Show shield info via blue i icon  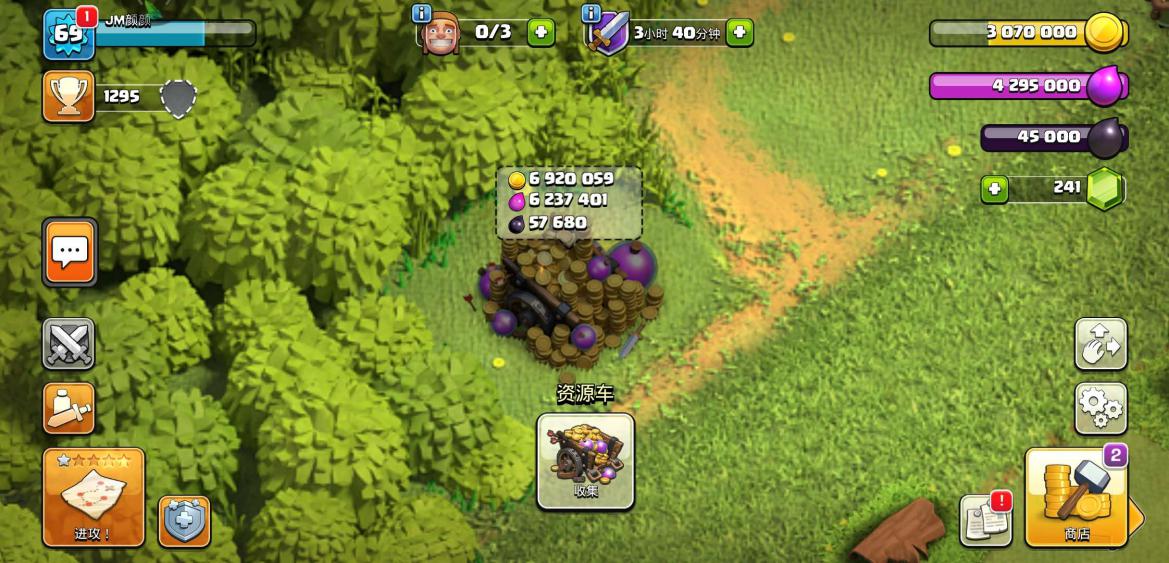pyautogui.click(x=591, y=13)
